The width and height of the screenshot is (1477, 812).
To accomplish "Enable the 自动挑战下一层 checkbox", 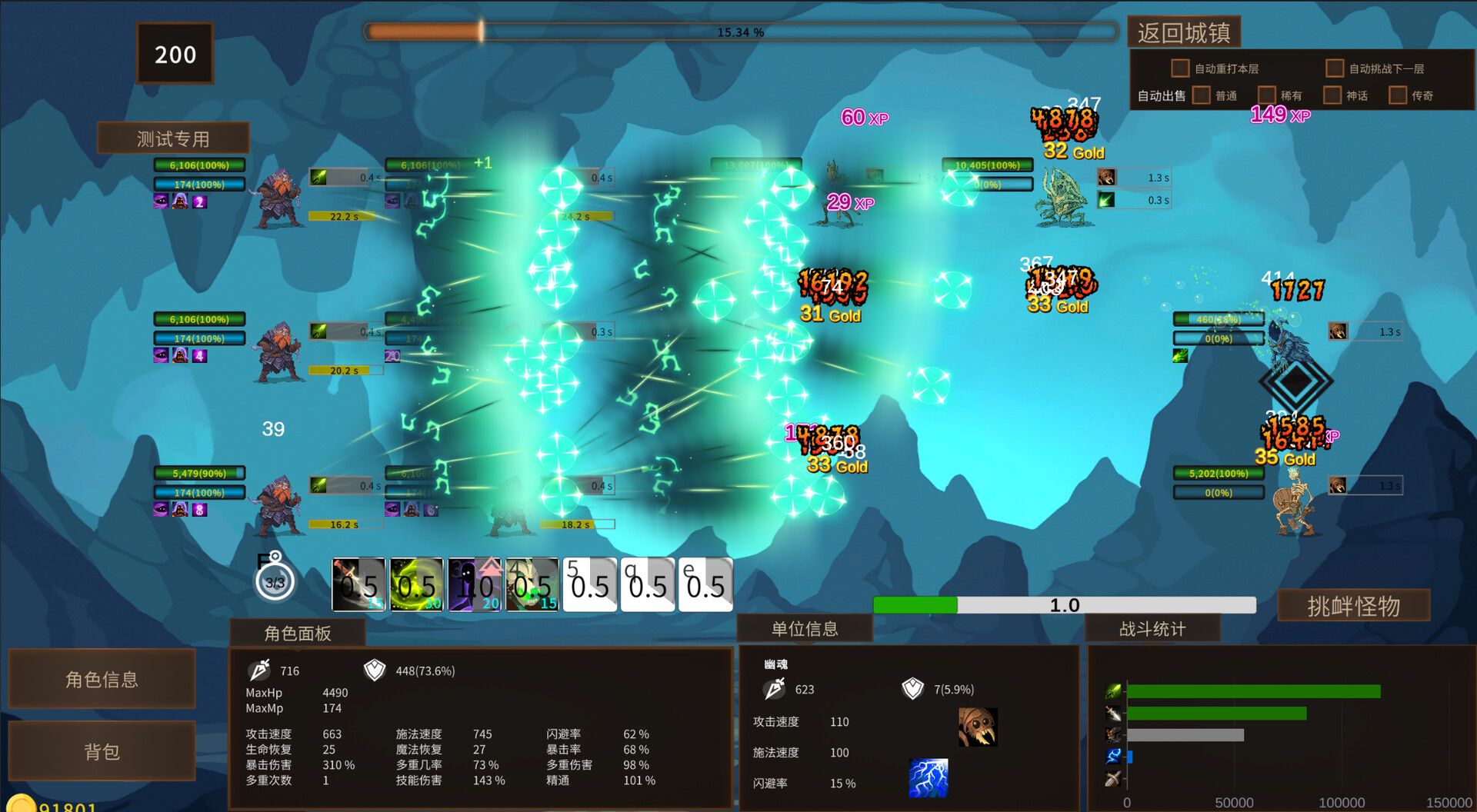I will click(1334, 68).
